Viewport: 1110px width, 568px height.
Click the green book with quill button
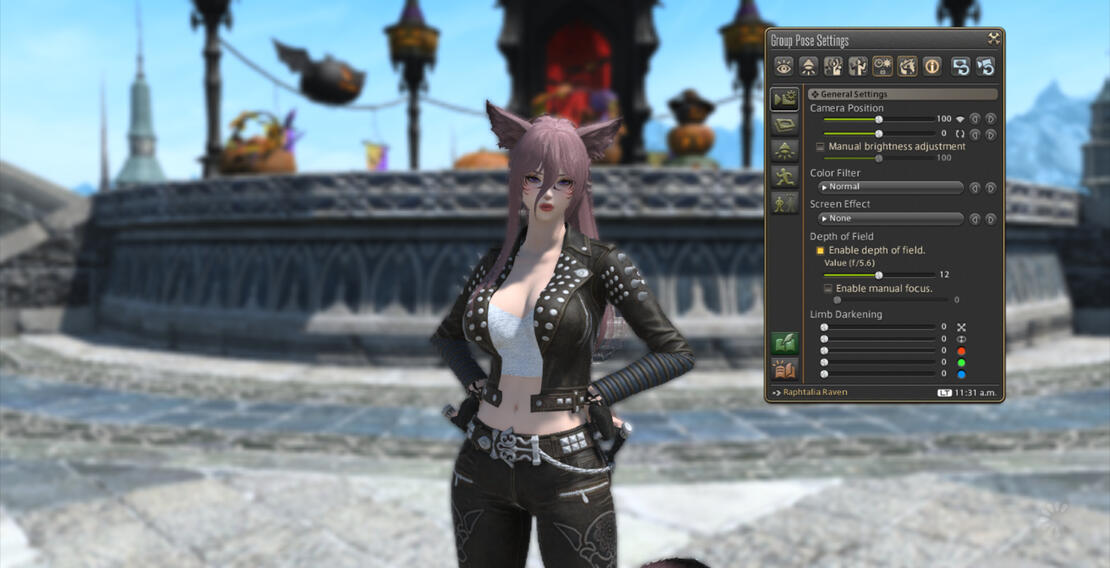[784, 343]
